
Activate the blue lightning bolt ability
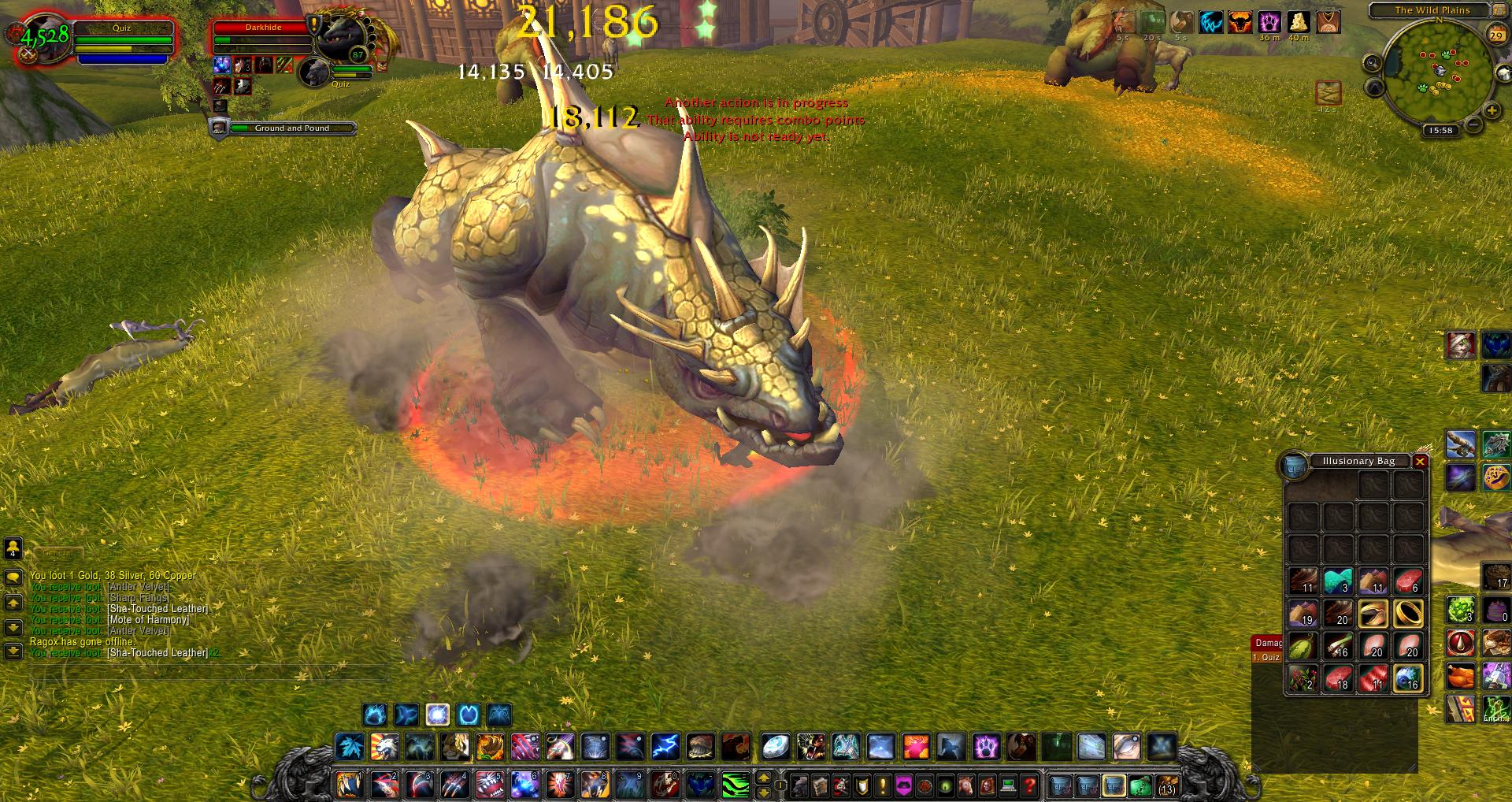665,746
